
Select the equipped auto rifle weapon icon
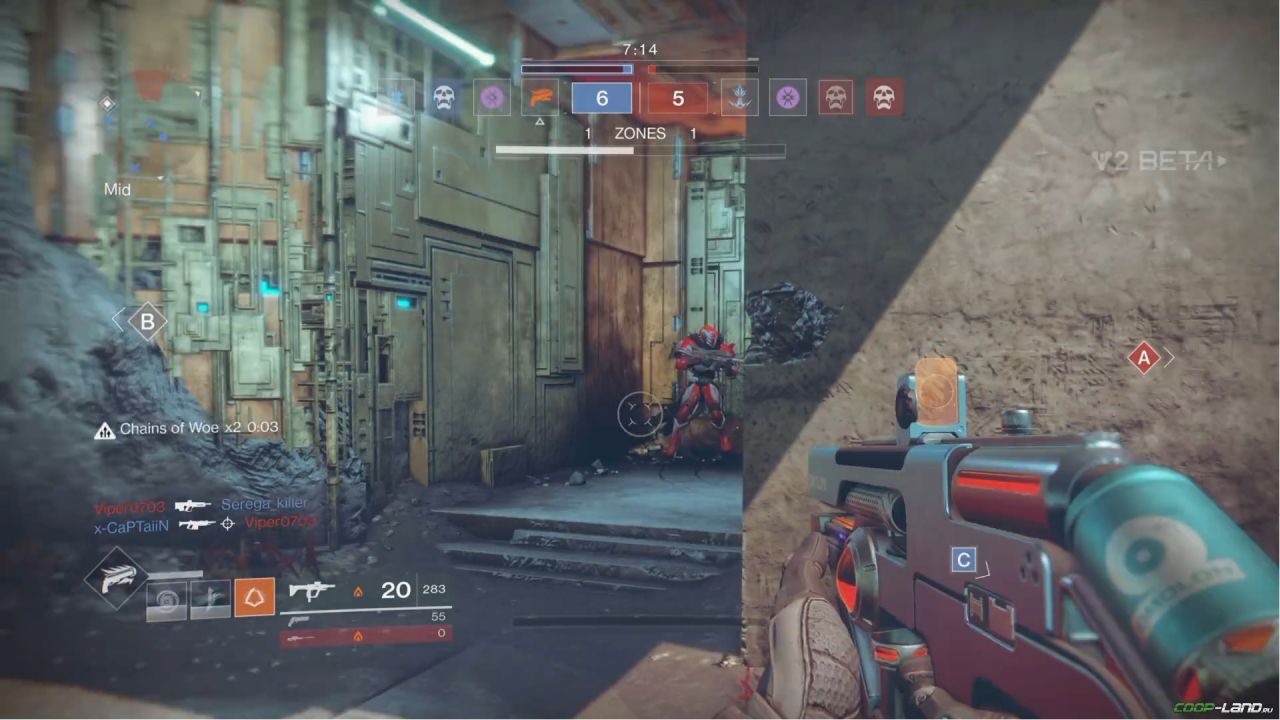pos(312,591)
